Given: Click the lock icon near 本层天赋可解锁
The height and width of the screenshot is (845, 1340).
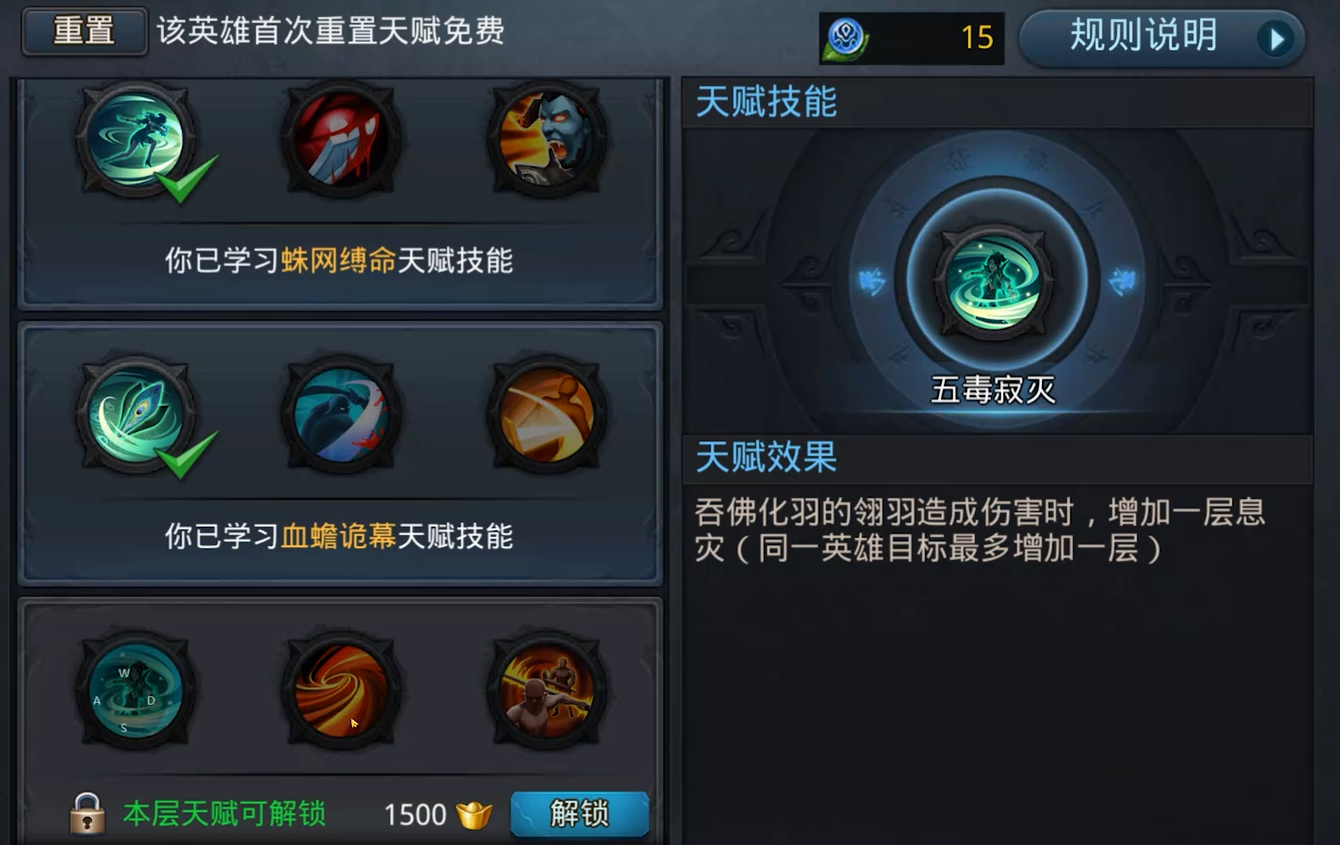Looking at the screenshot, I should point(88,814).
